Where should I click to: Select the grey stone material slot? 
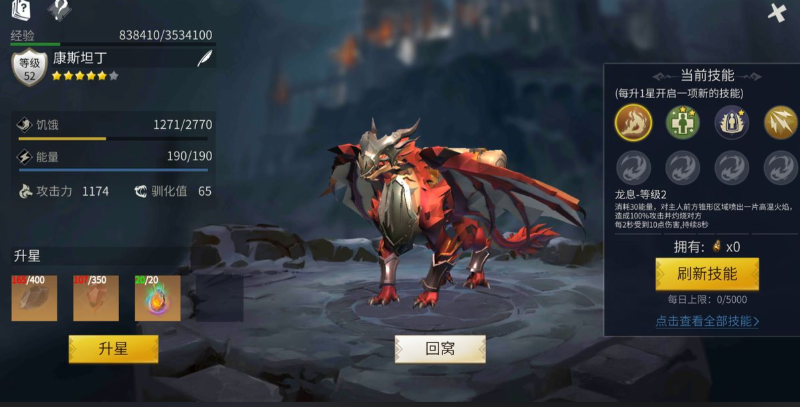click(x=35, y=298)
